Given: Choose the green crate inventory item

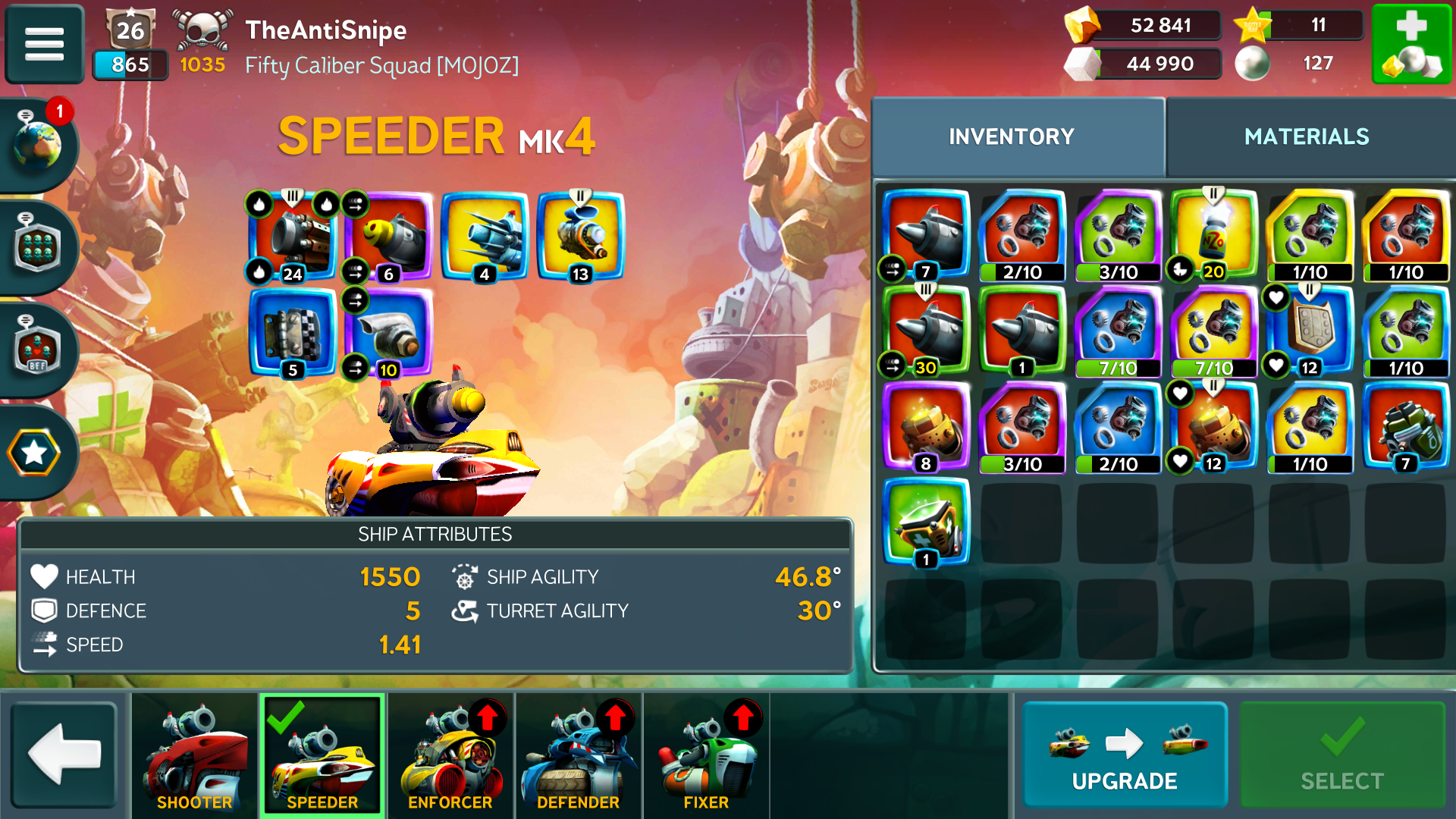Looking at the screenshot, I should pyautogui.click(x=926, y=523).
